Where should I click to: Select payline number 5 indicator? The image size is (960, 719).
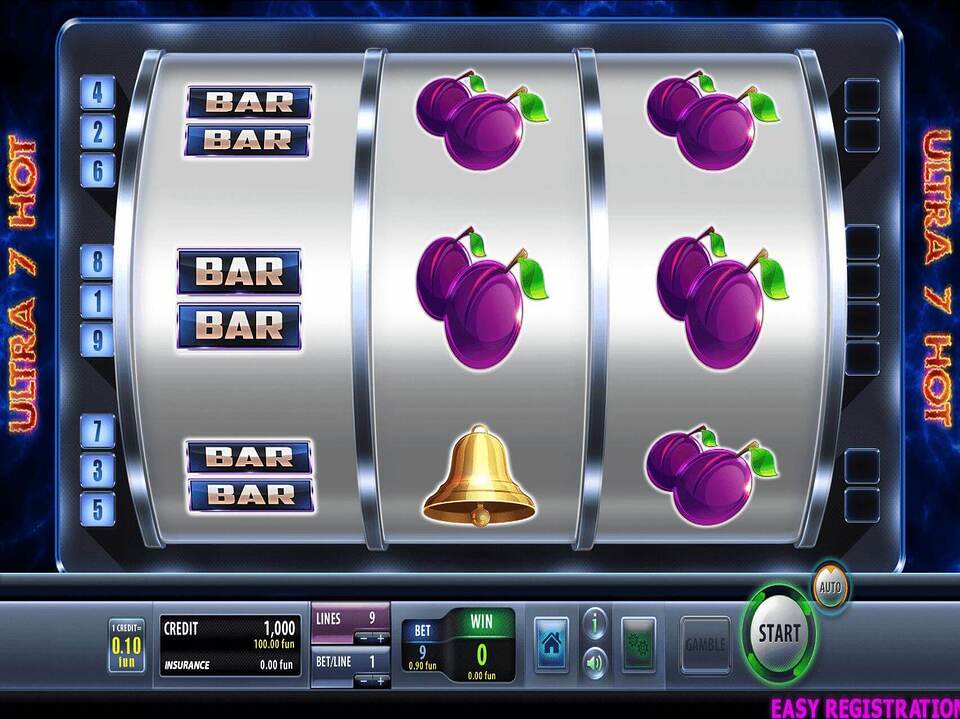tap(98, 508)
